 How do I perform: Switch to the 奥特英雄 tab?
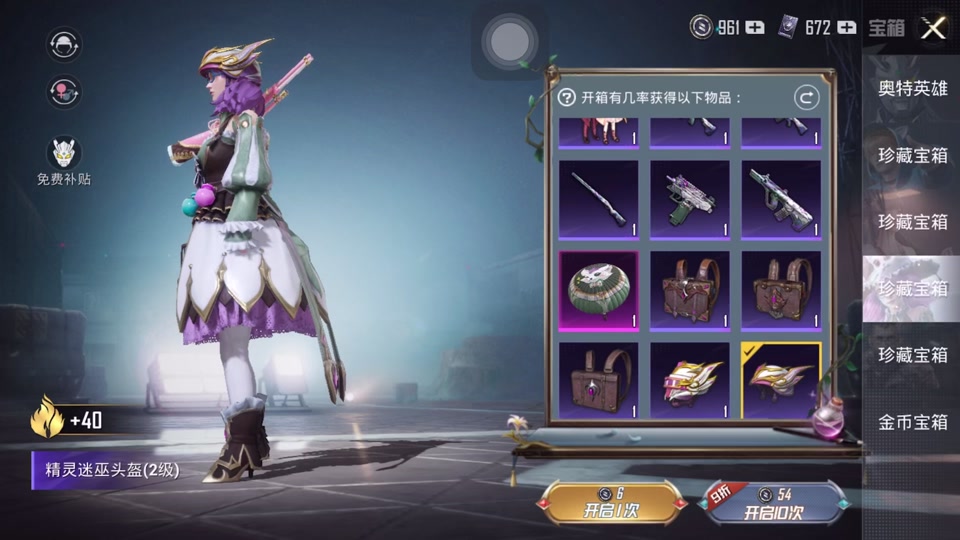[912, 88]
